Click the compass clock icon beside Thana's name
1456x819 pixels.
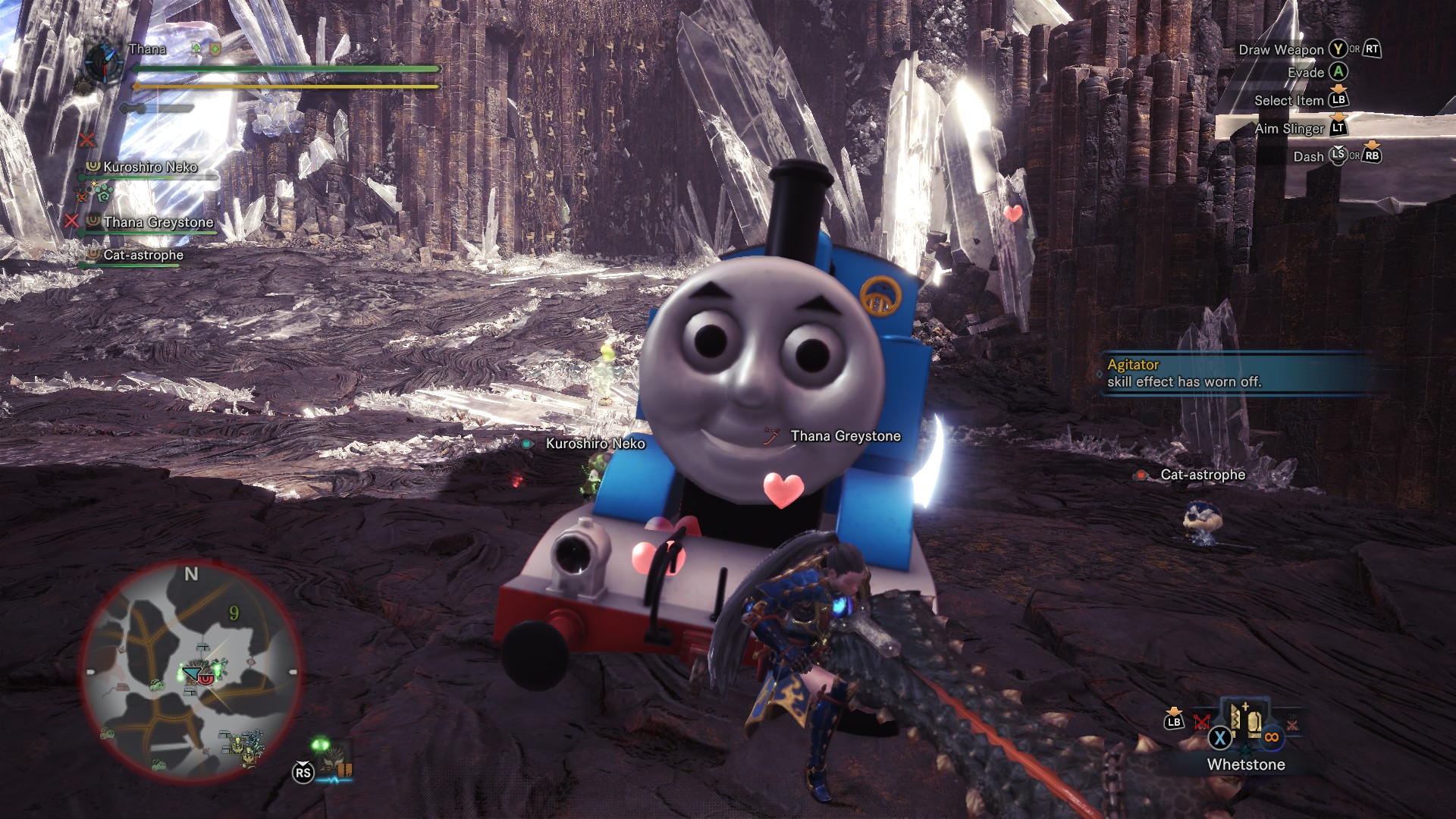(x=103, y=61)
